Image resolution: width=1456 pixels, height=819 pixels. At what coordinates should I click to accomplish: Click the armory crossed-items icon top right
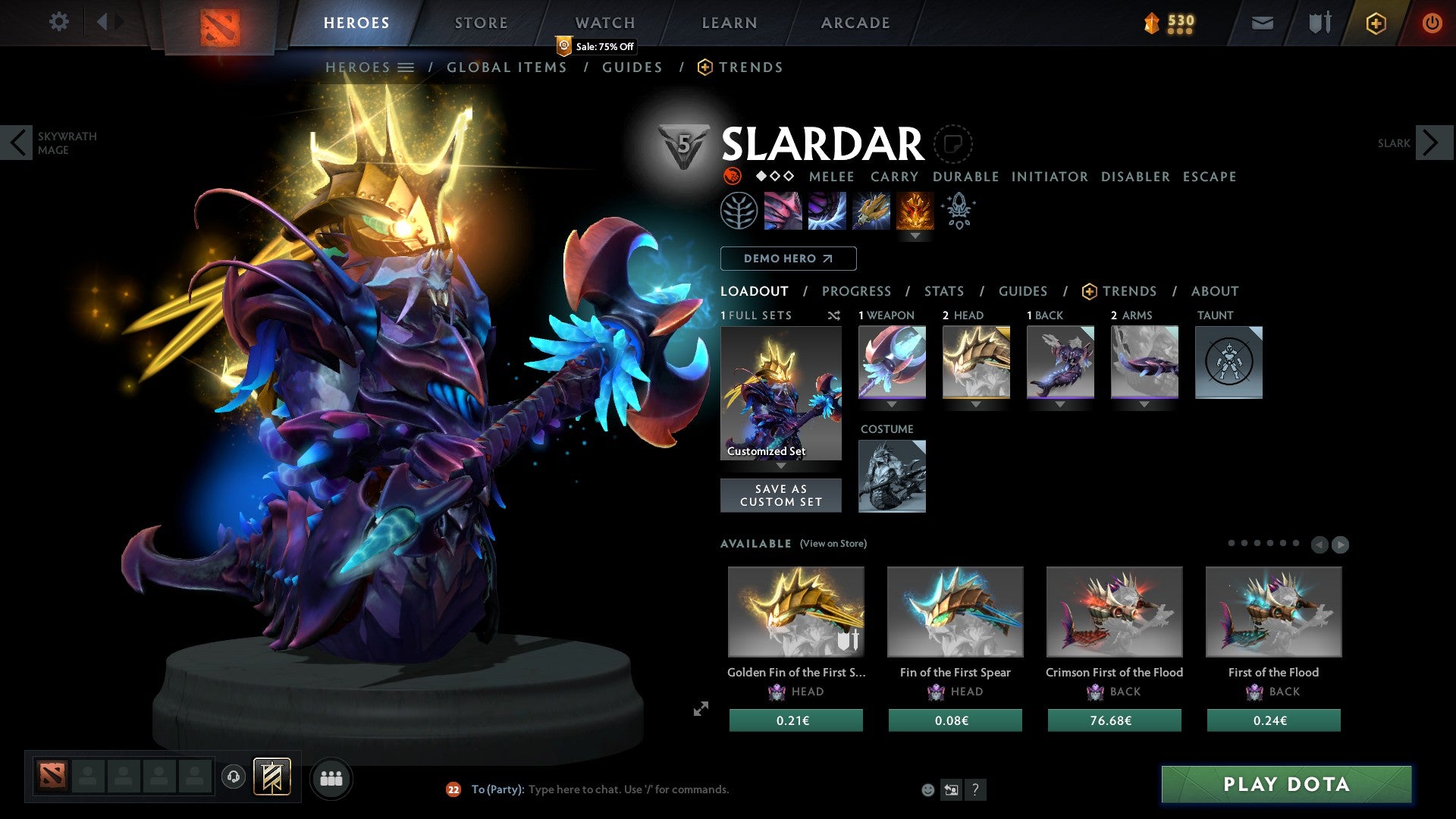point(1319,23)
